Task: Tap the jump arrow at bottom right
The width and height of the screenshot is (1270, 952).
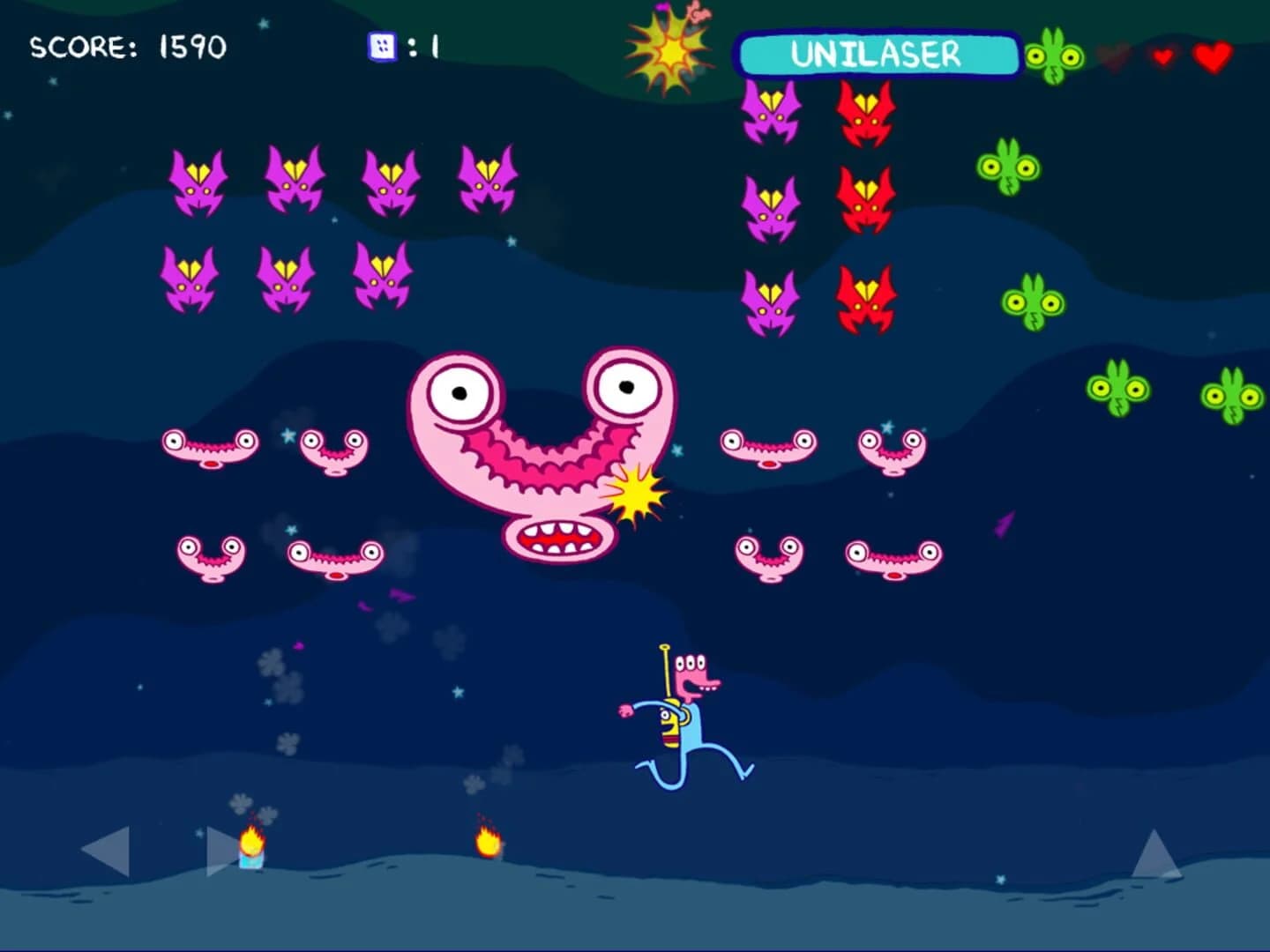Action: [1156, 855]
